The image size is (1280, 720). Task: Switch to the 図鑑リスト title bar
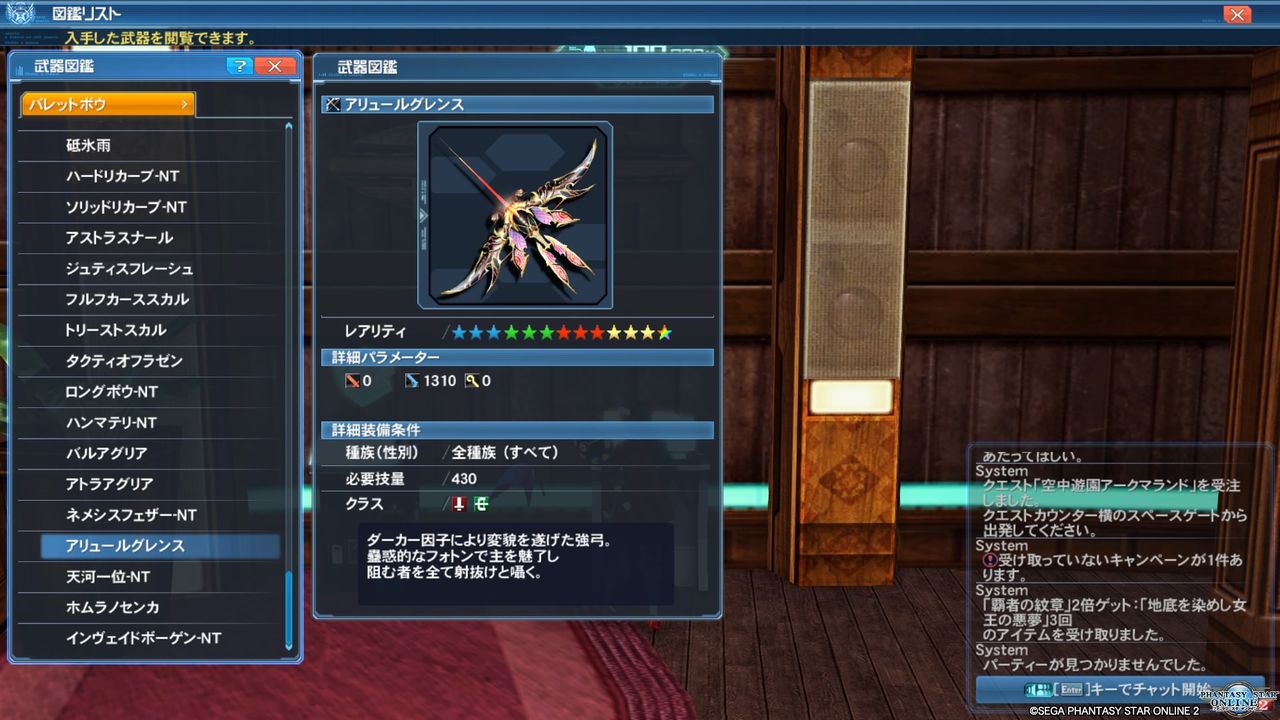[x=85, y=13]
